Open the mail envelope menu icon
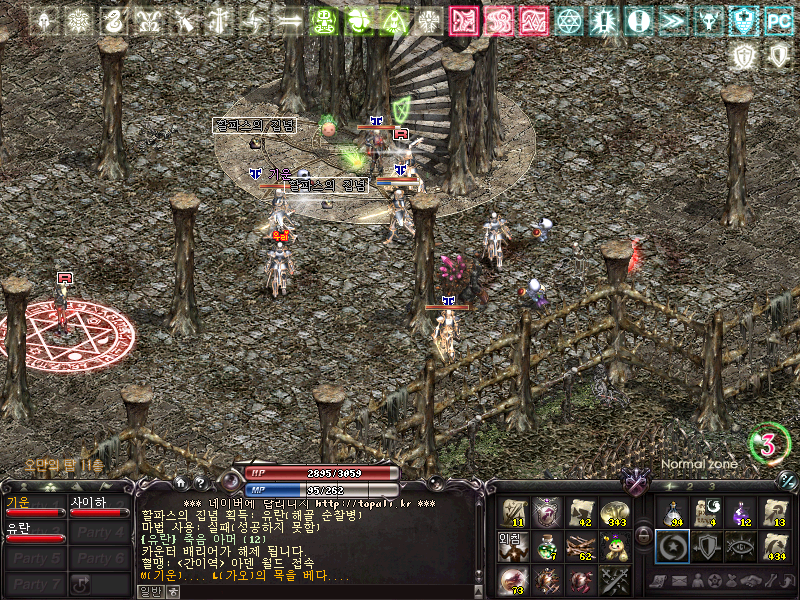 [x=681, y=581]
